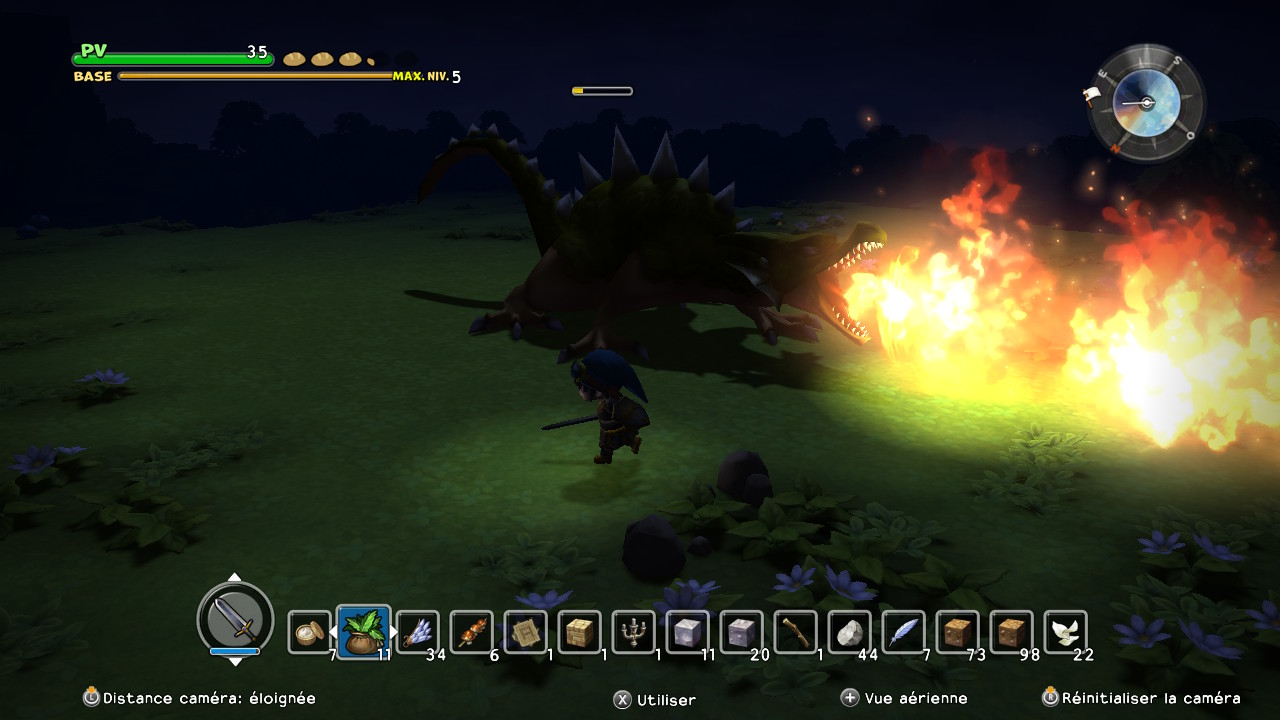Select the wooden branch slot
Screen dimensions: 1280x720
796,632
